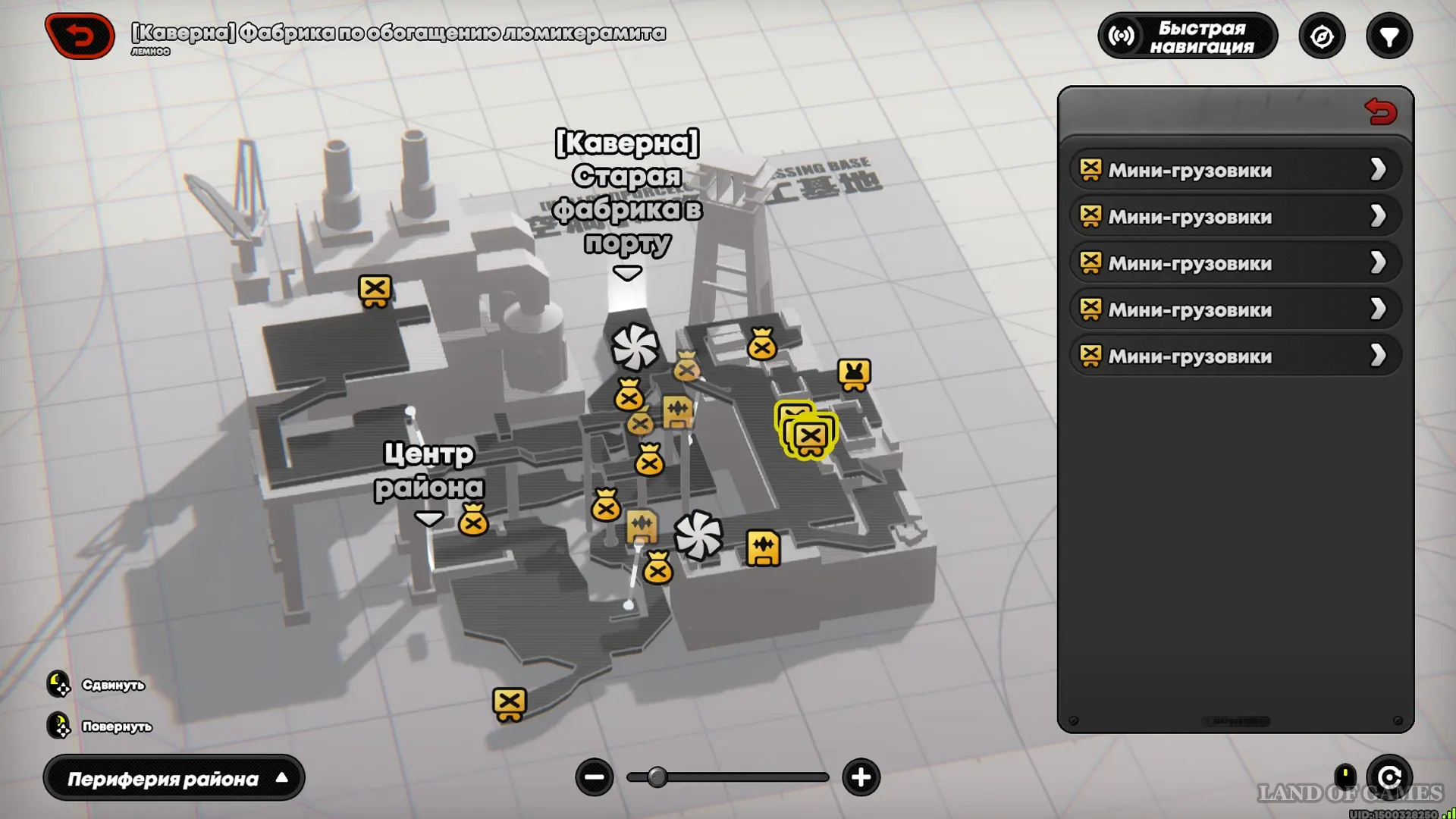Click the bunny-face marker on map

(854, 374)
